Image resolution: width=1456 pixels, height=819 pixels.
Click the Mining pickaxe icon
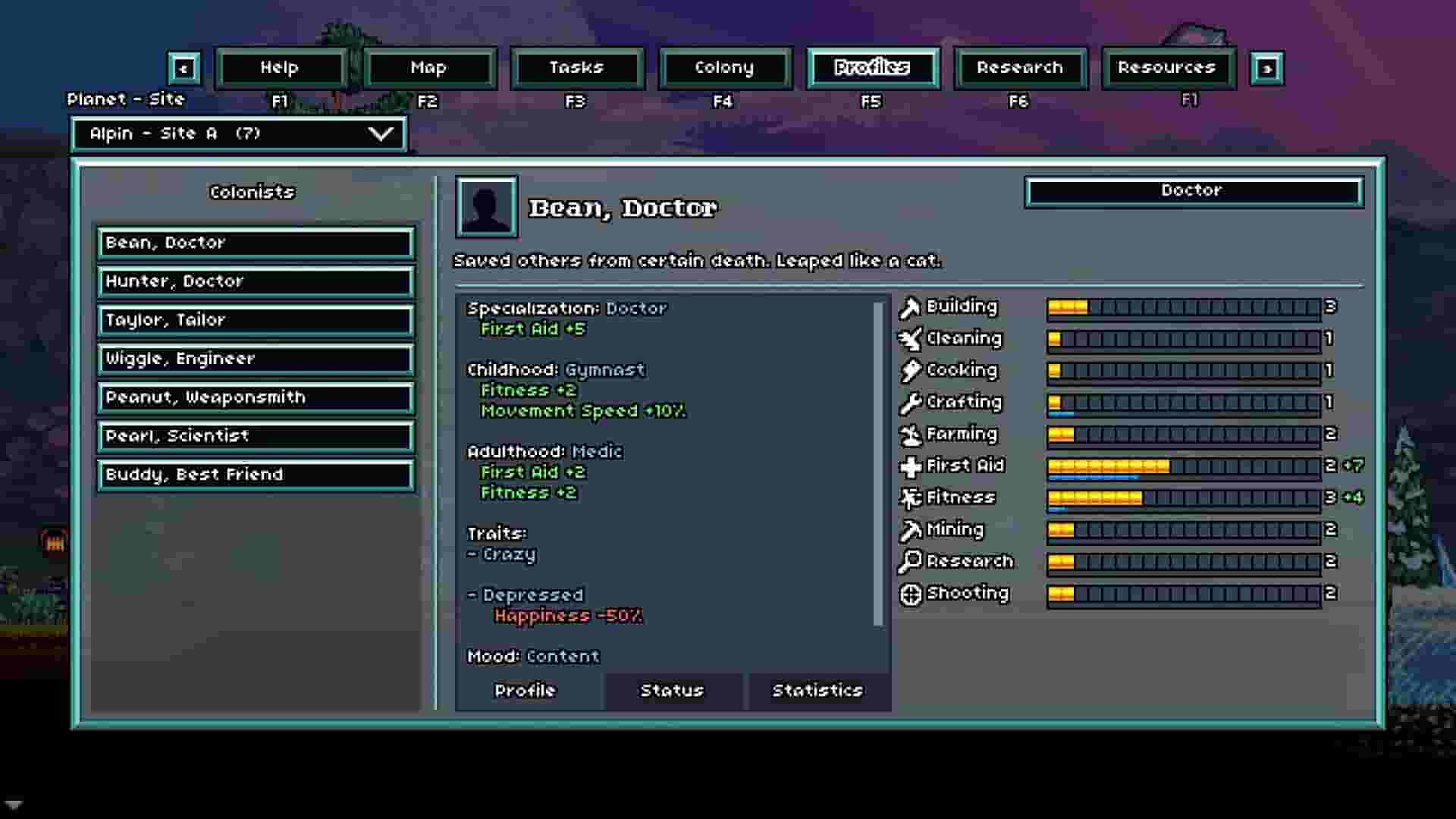tap(909, 529)
